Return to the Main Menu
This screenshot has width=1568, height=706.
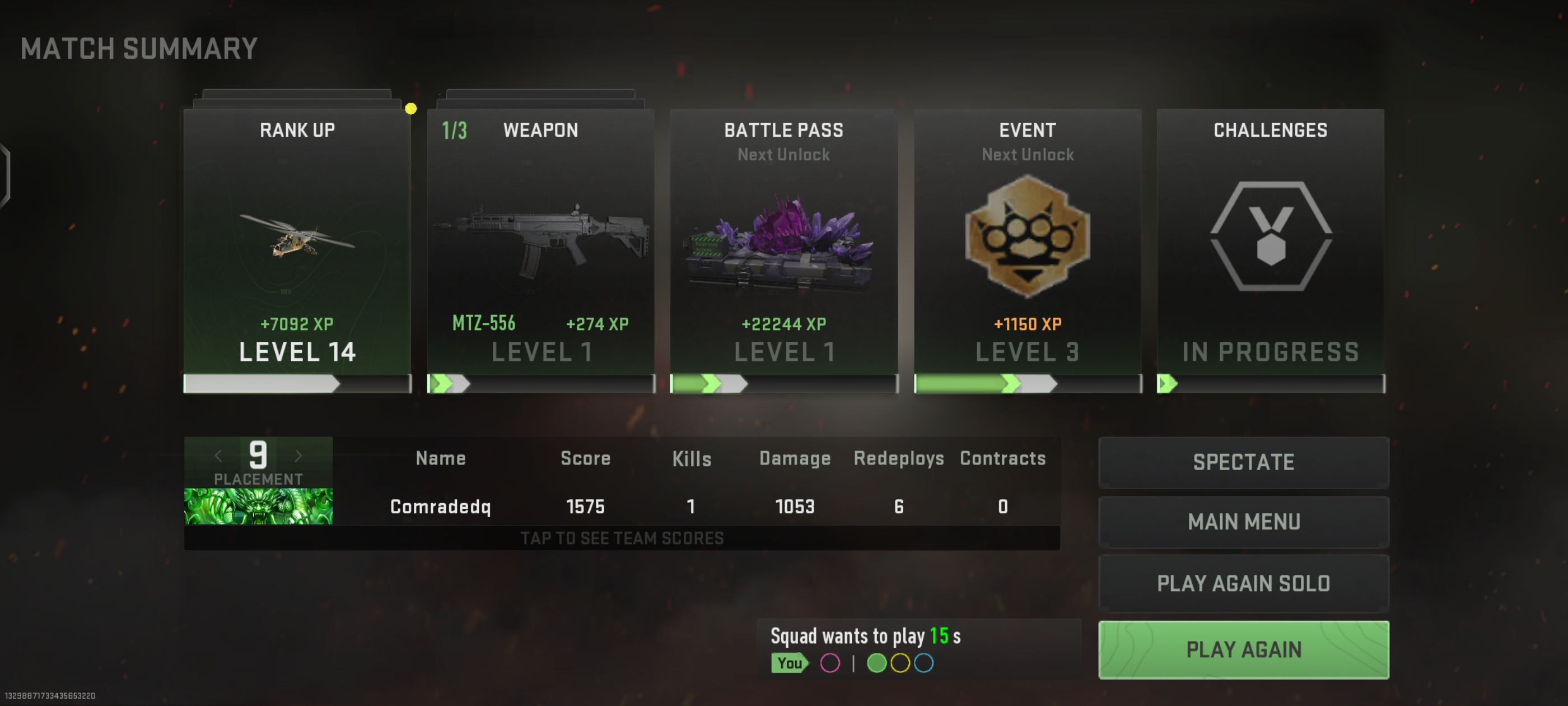[x=1243, y=522]
